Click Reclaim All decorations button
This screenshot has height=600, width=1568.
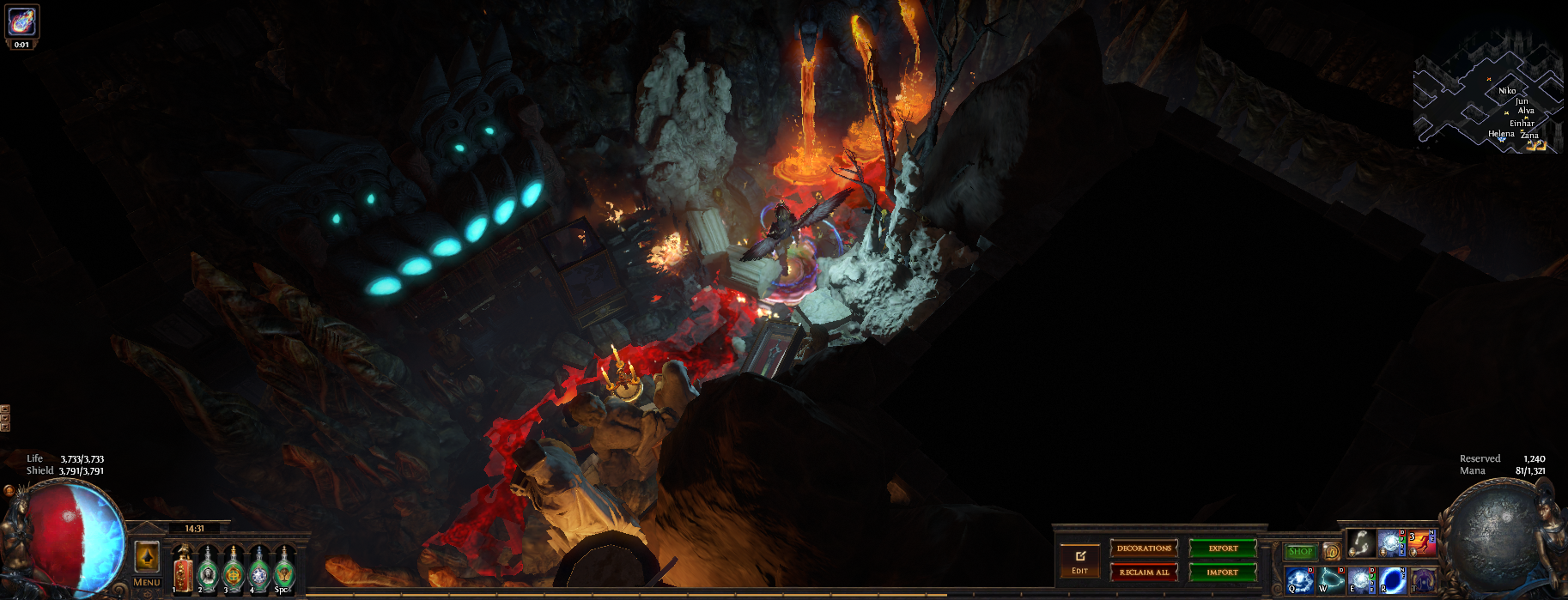click(x=1144, y=572)
